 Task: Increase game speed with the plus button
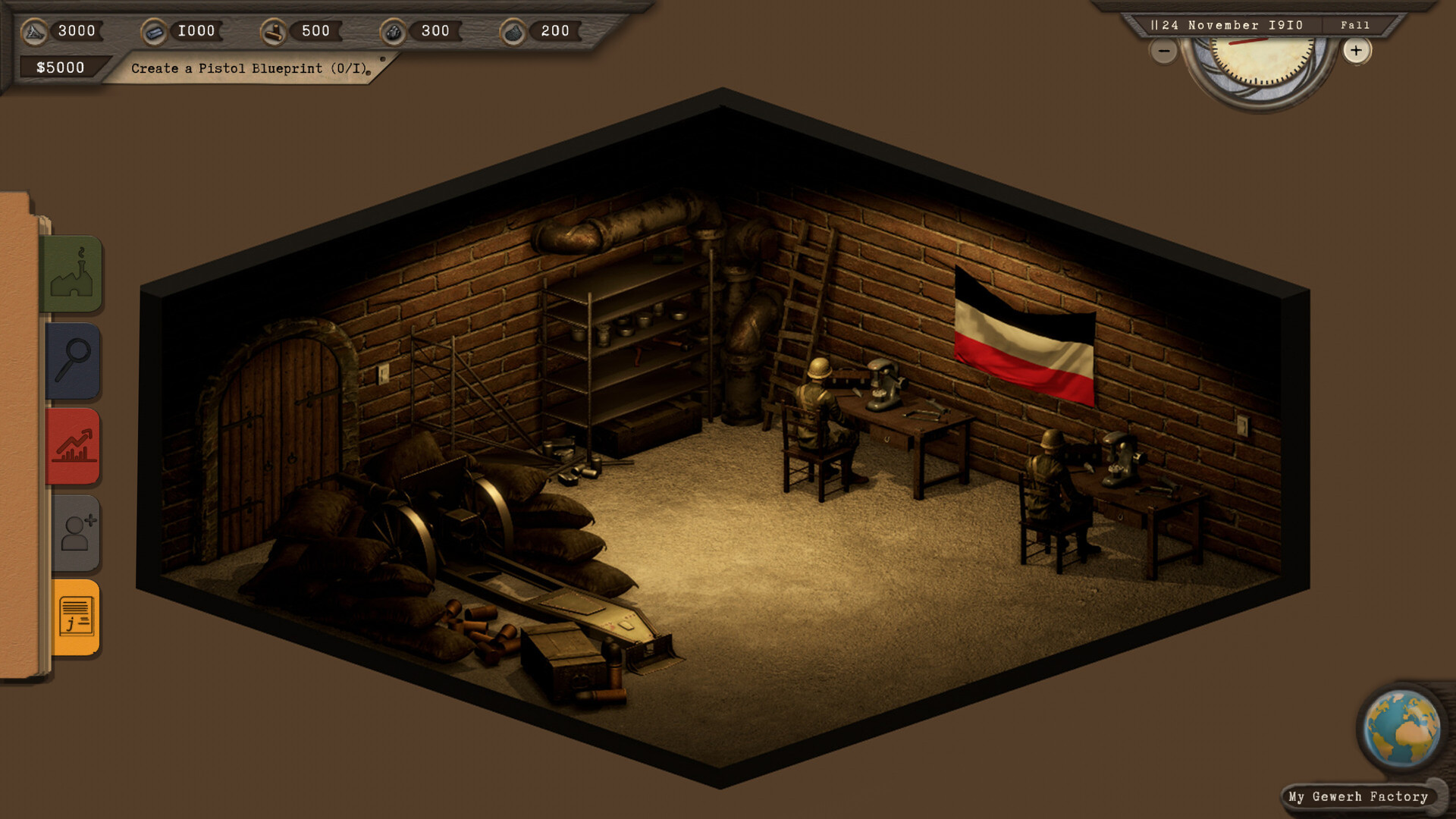[x=1356, y=52]
